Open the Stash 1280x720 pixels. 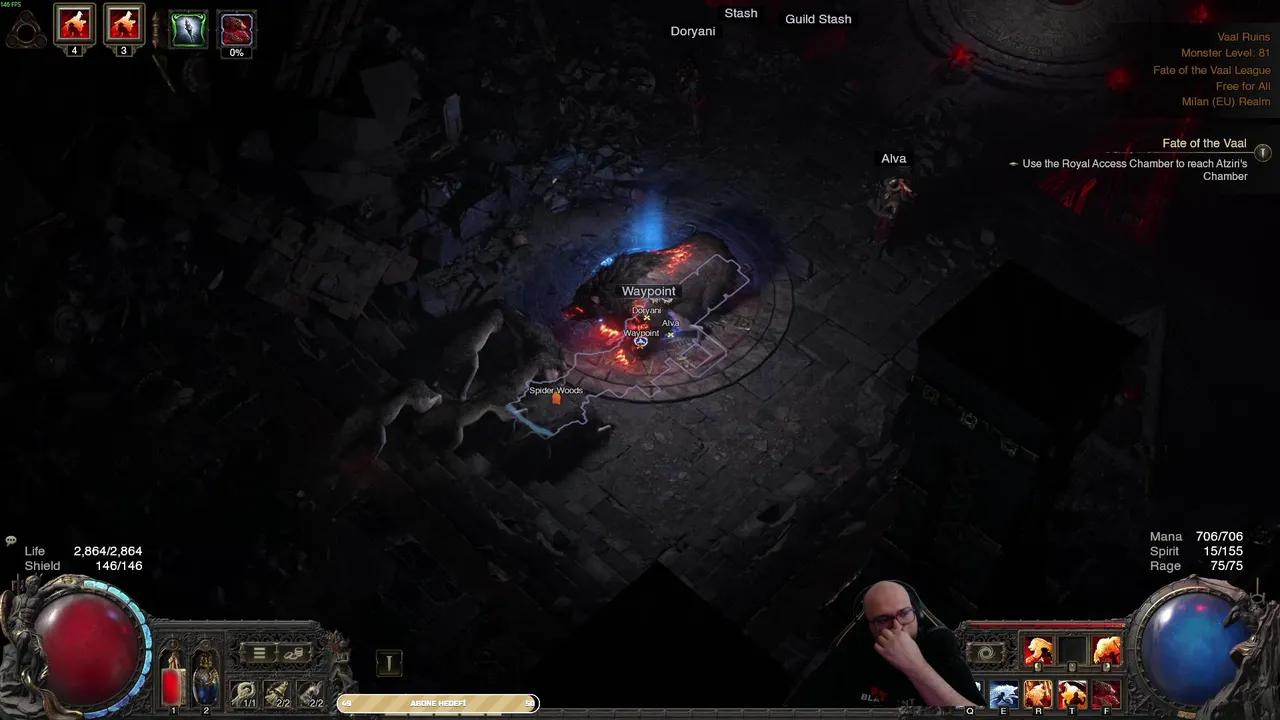741,13
